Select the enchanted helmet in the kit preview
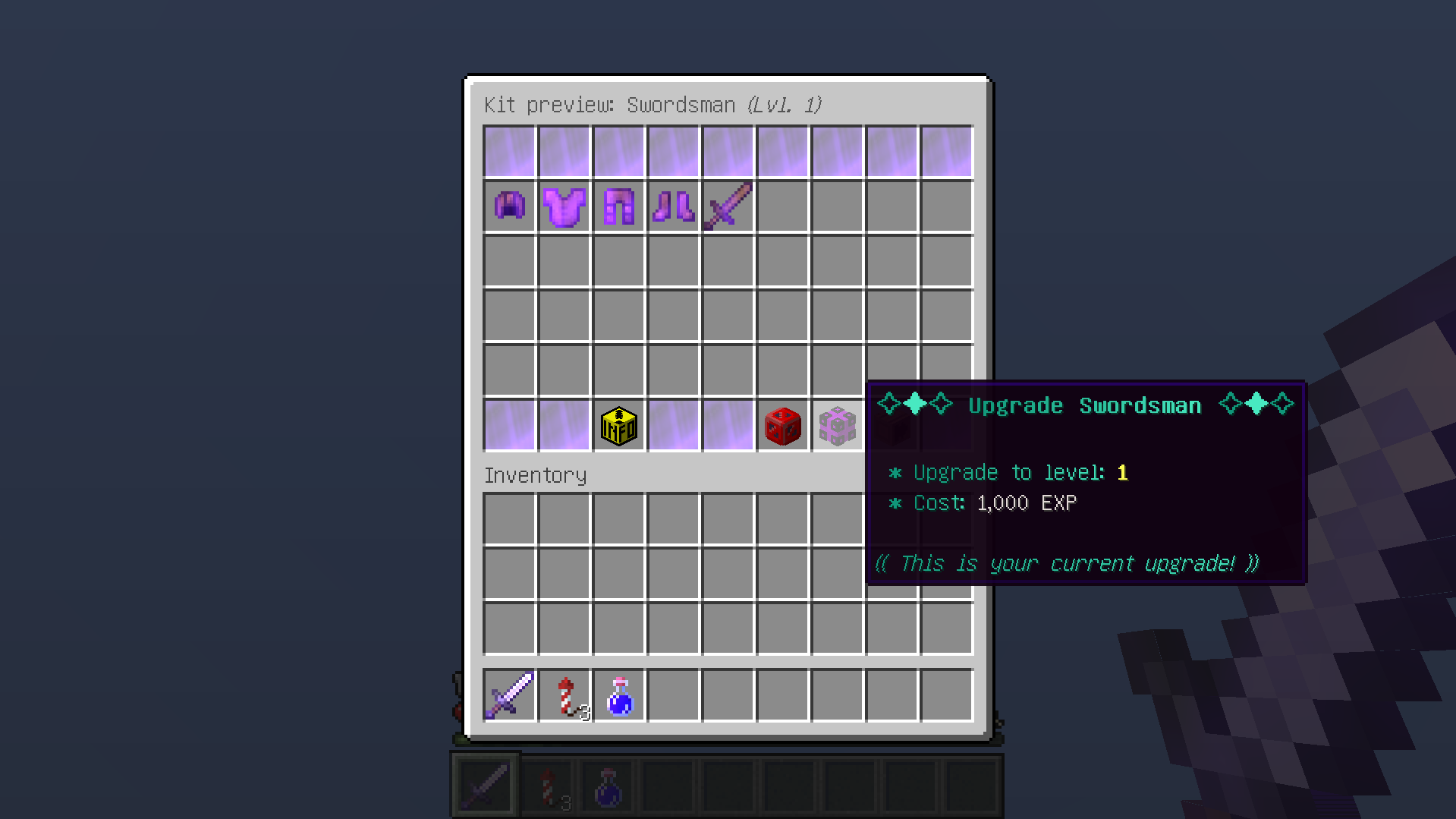 click(509, 206)
